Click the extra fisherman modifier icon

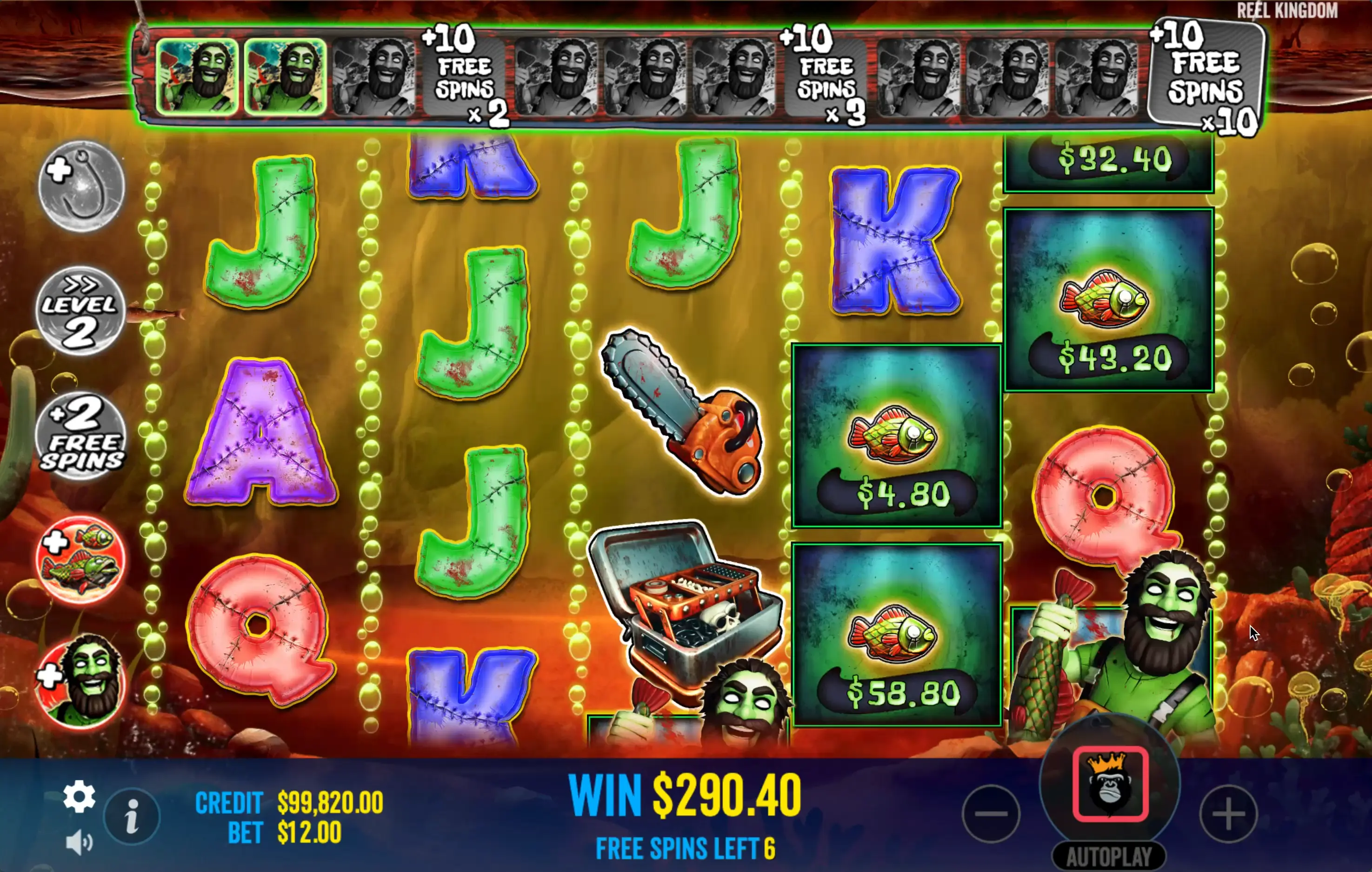click(x=80, y=682)
